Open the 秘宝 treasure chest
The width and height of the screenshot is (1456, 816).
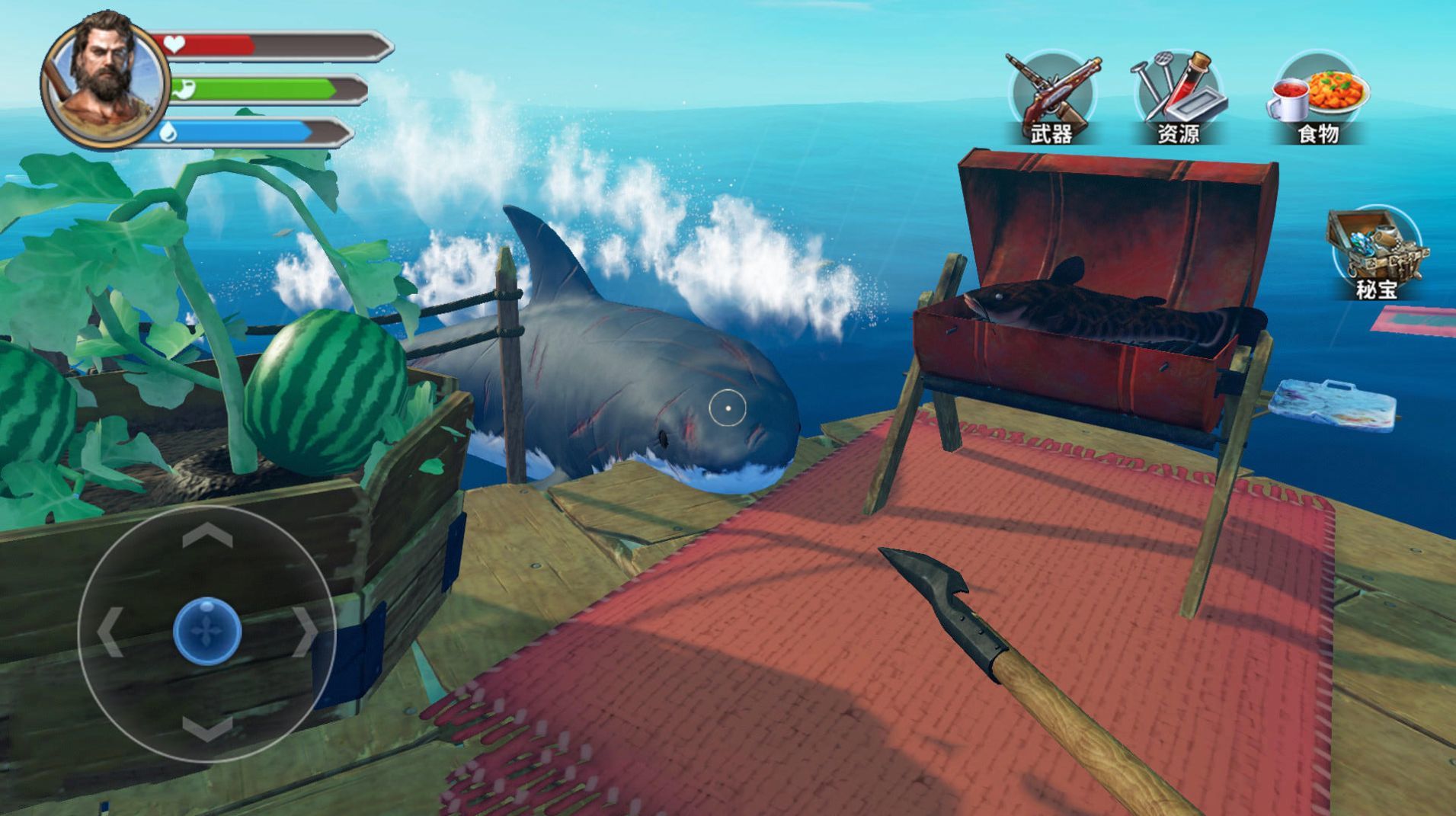click(x=1374, y=251)
